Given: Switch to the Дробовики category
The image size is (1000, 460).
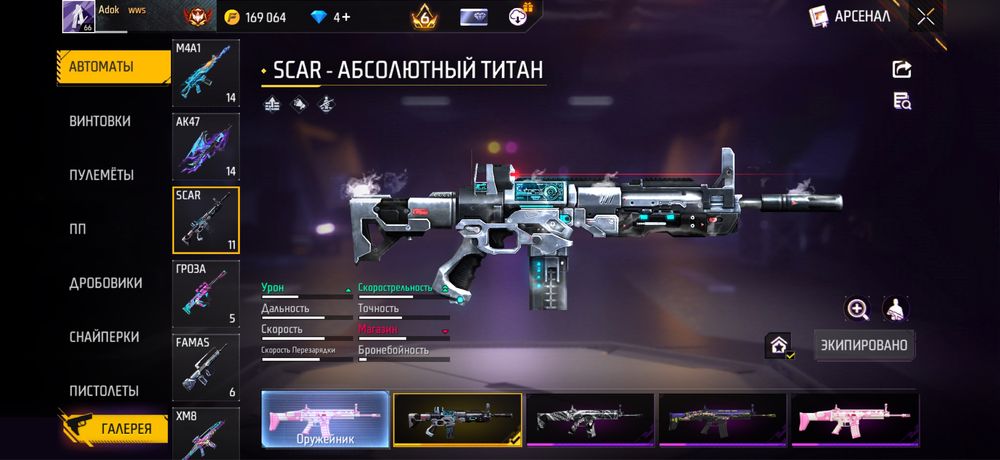Looking at the screenshot, I should (x=105, y=283).
